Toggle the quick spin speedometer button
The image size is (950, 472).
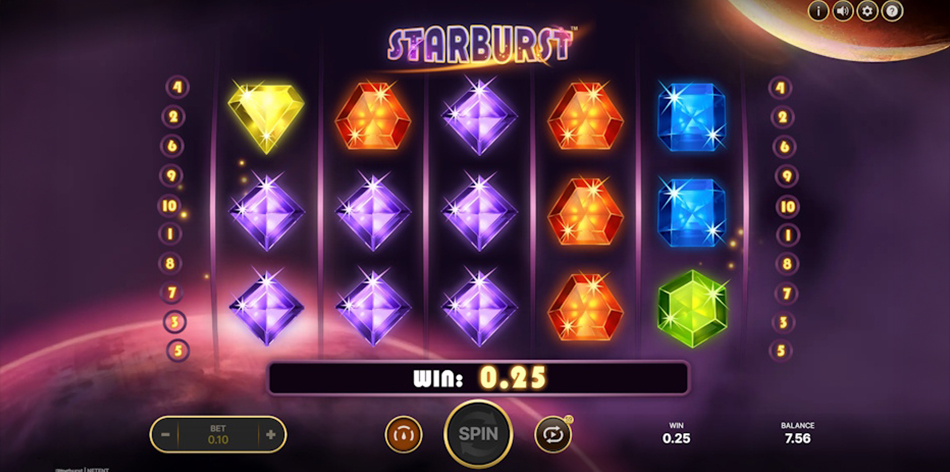(404, 434)
